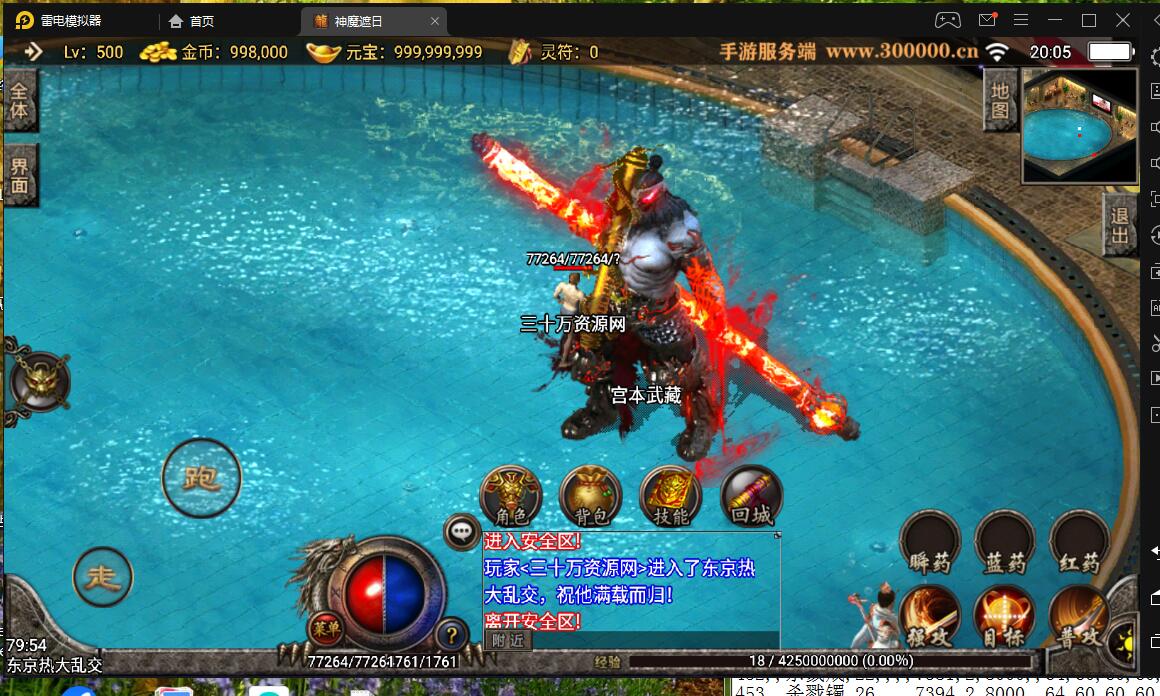The image size is (1160, 696).
Task: Use the 回城 return-to-town scroll
Action: click(751, 496)
